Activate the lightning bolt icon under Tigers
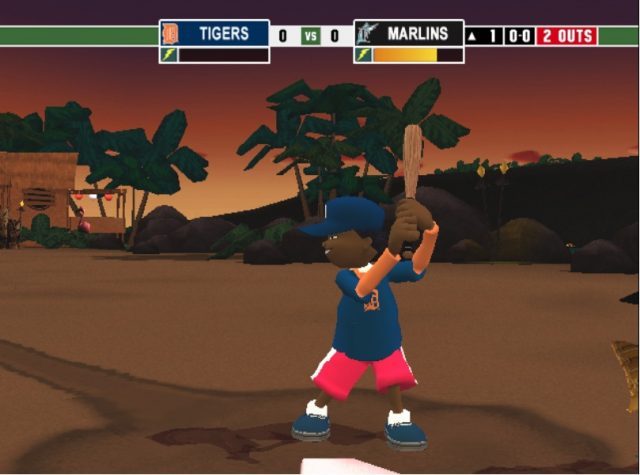The height and width of the screenshot is (475, 640). (x=169, y=55)
